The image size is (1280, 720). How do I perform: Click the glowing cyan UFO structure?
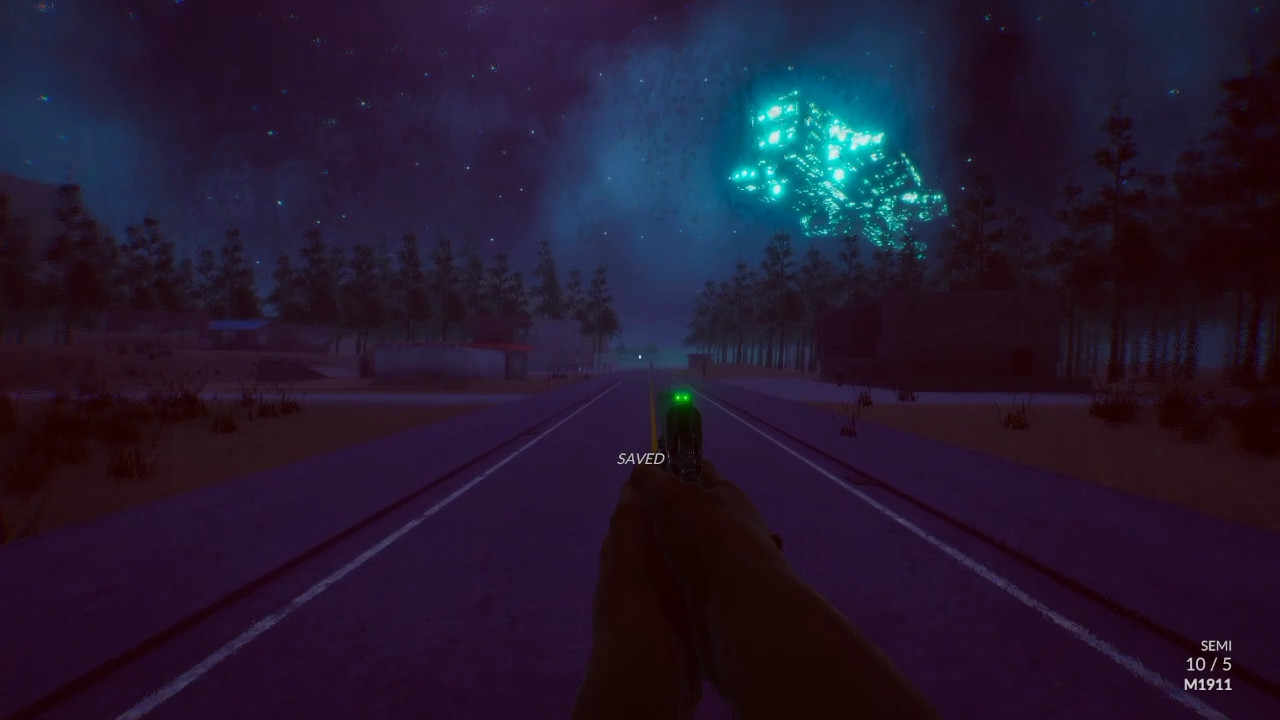pyautogui.click(x=830, y=155)
